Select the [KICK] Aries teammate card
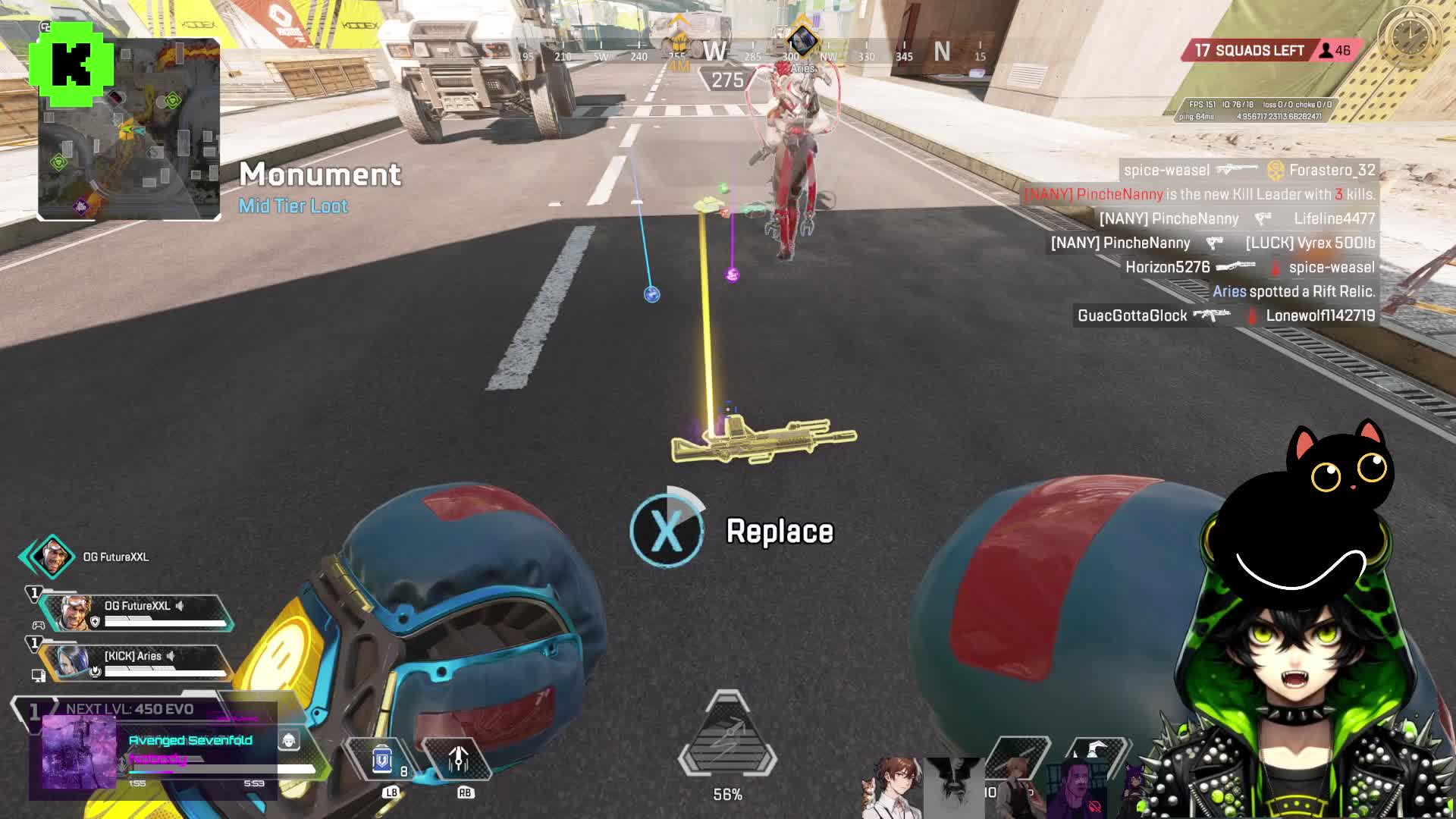1456x819 pixels. click(136, 662)
